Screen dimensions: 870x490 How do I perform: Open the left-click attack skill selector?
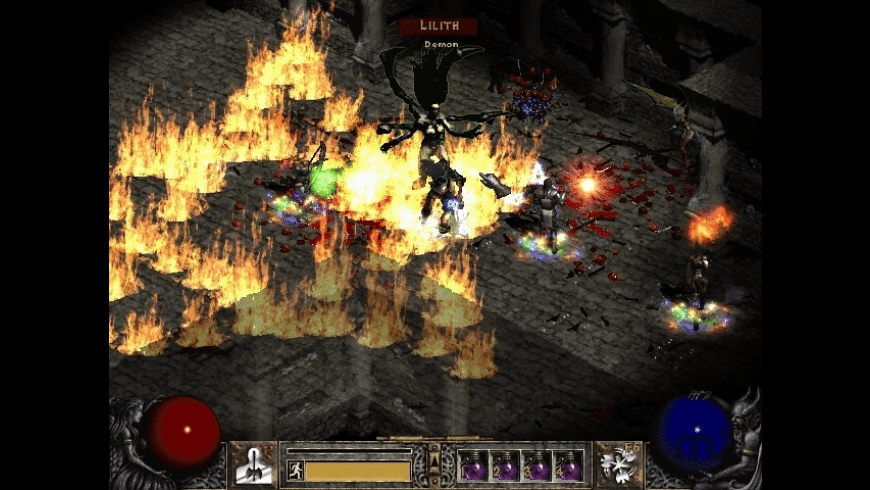(x=253, y=465)
